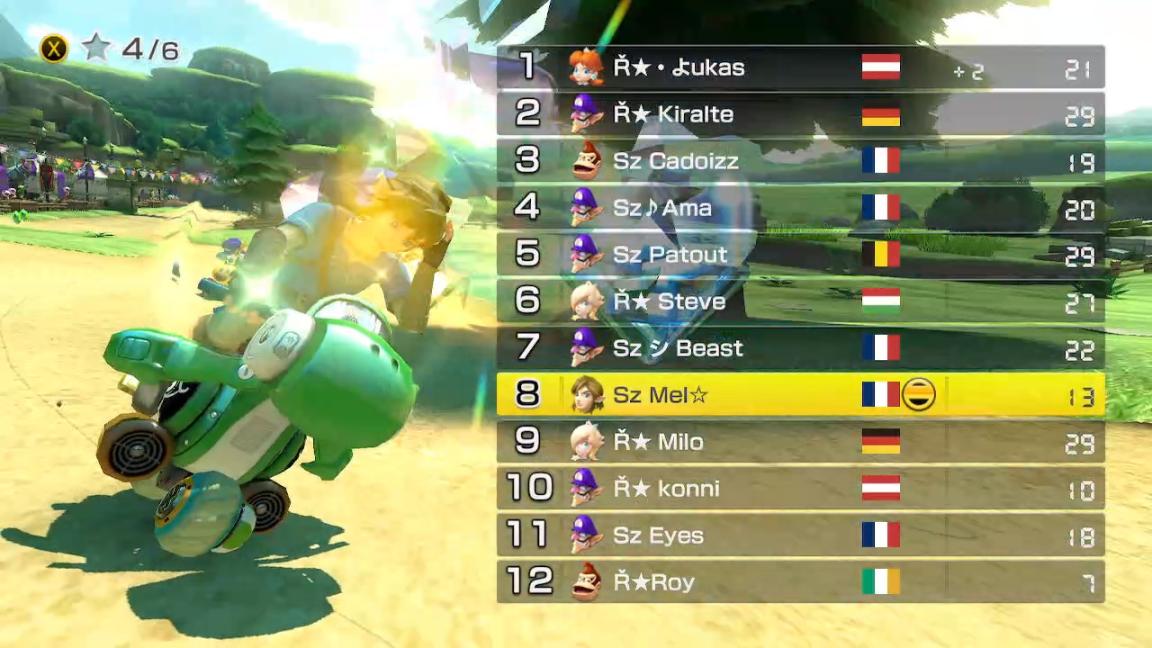
Task: Select Lukas's first-place results row
Action: 800,67
